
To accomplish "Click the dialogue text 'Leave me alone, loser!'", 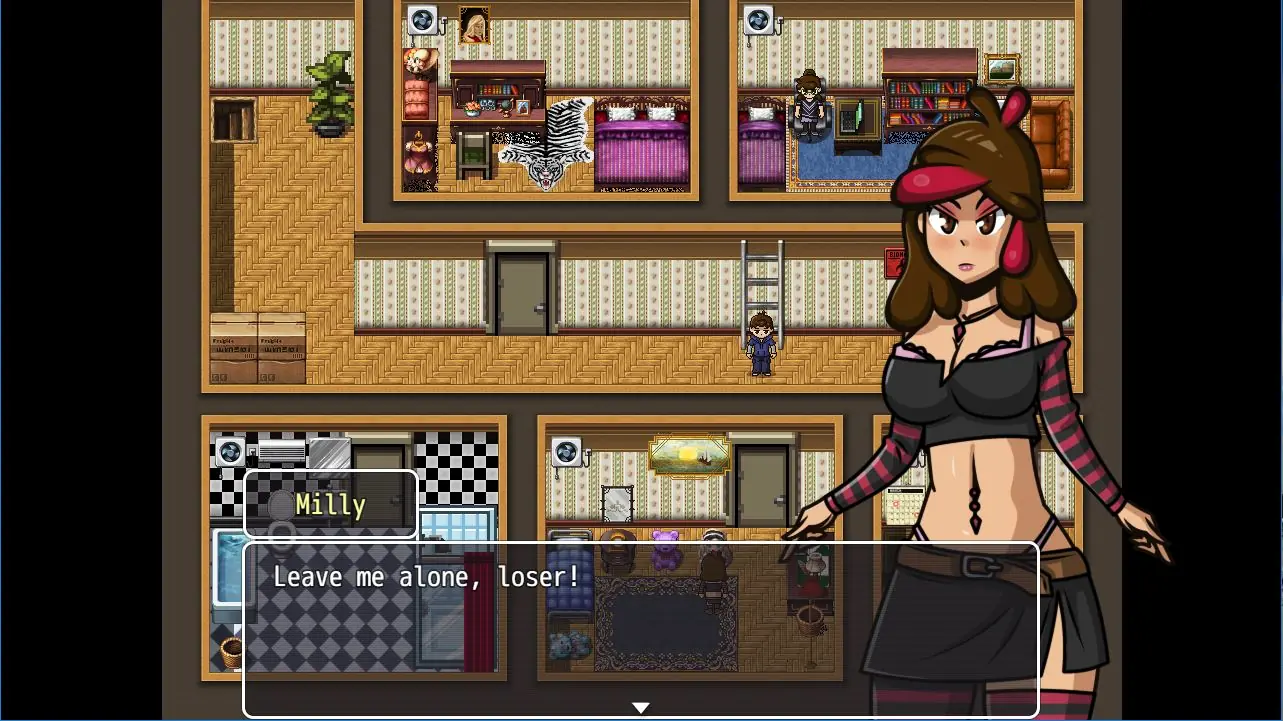I will click(x=425, y=576).
